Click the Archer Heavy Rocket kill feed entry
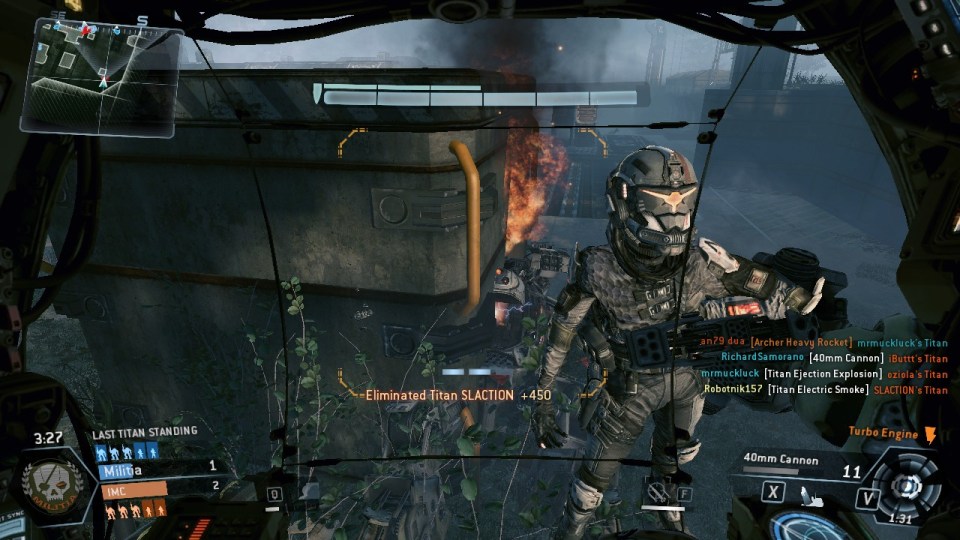The image size is (960, 540). (823, 342)
